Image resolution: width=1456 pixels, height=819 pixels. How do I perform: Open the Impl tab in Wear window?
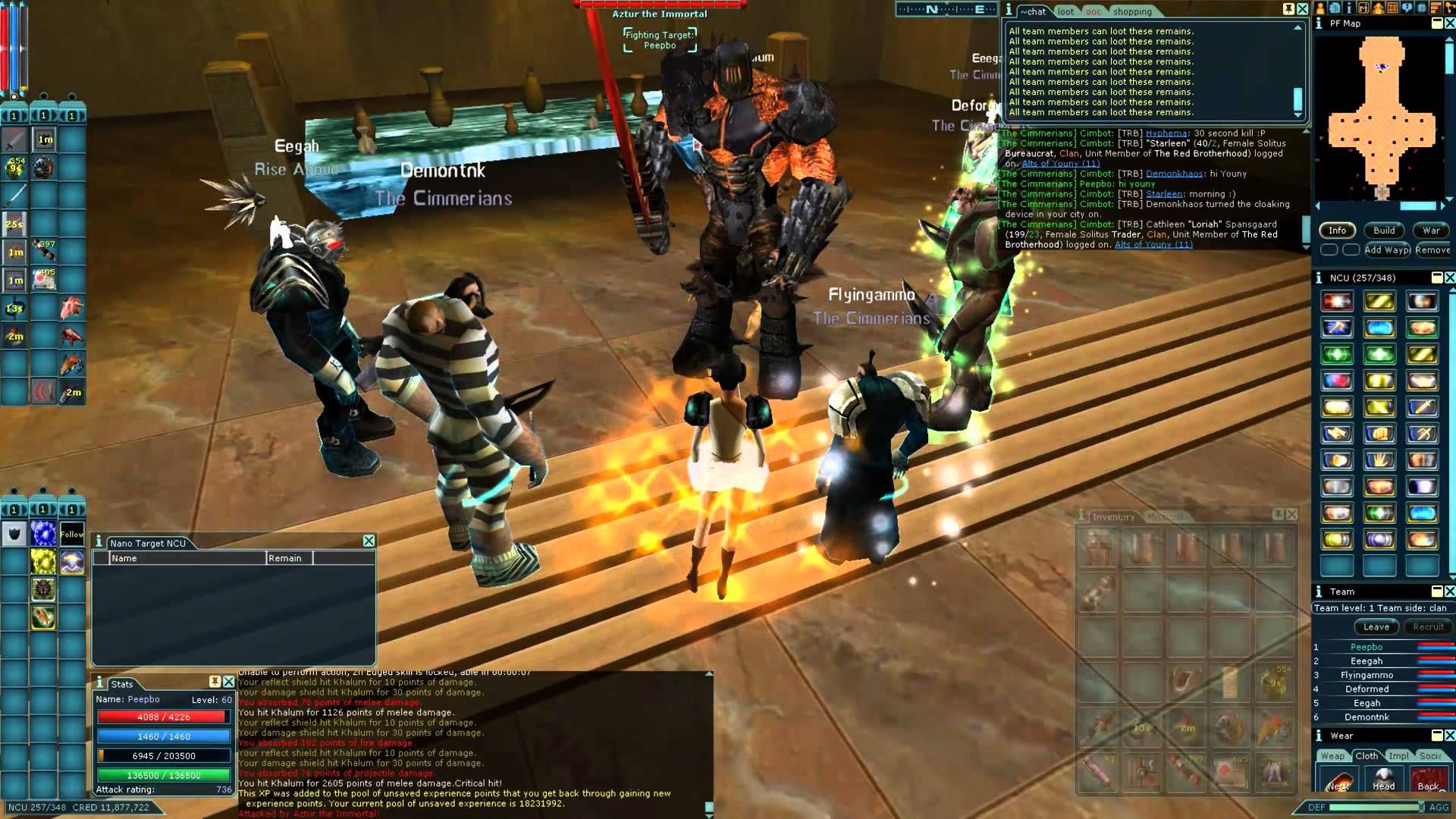1399,756
